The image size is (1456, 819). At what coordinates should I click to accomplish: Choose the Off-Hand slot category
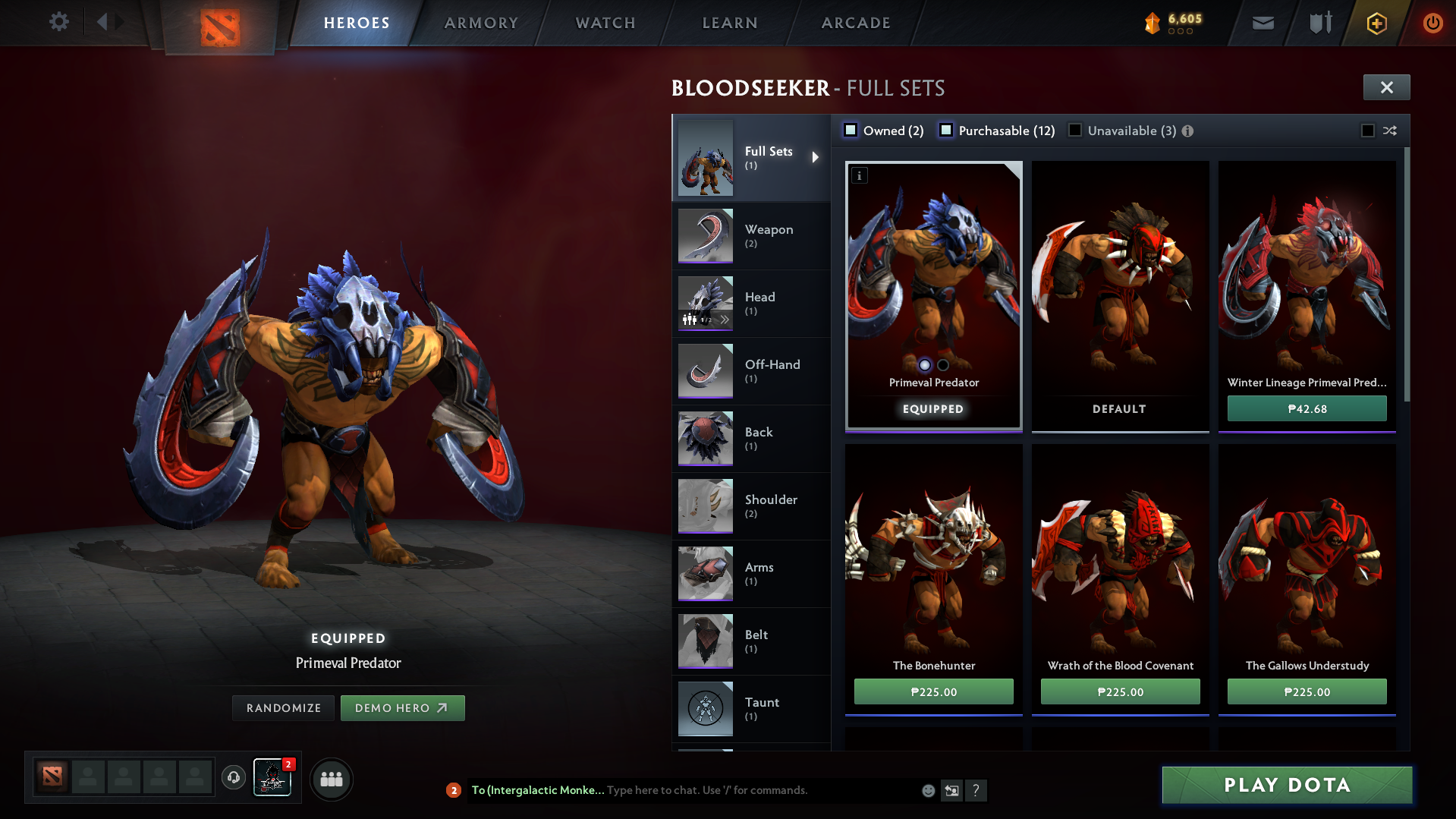[x=750, y=370]
